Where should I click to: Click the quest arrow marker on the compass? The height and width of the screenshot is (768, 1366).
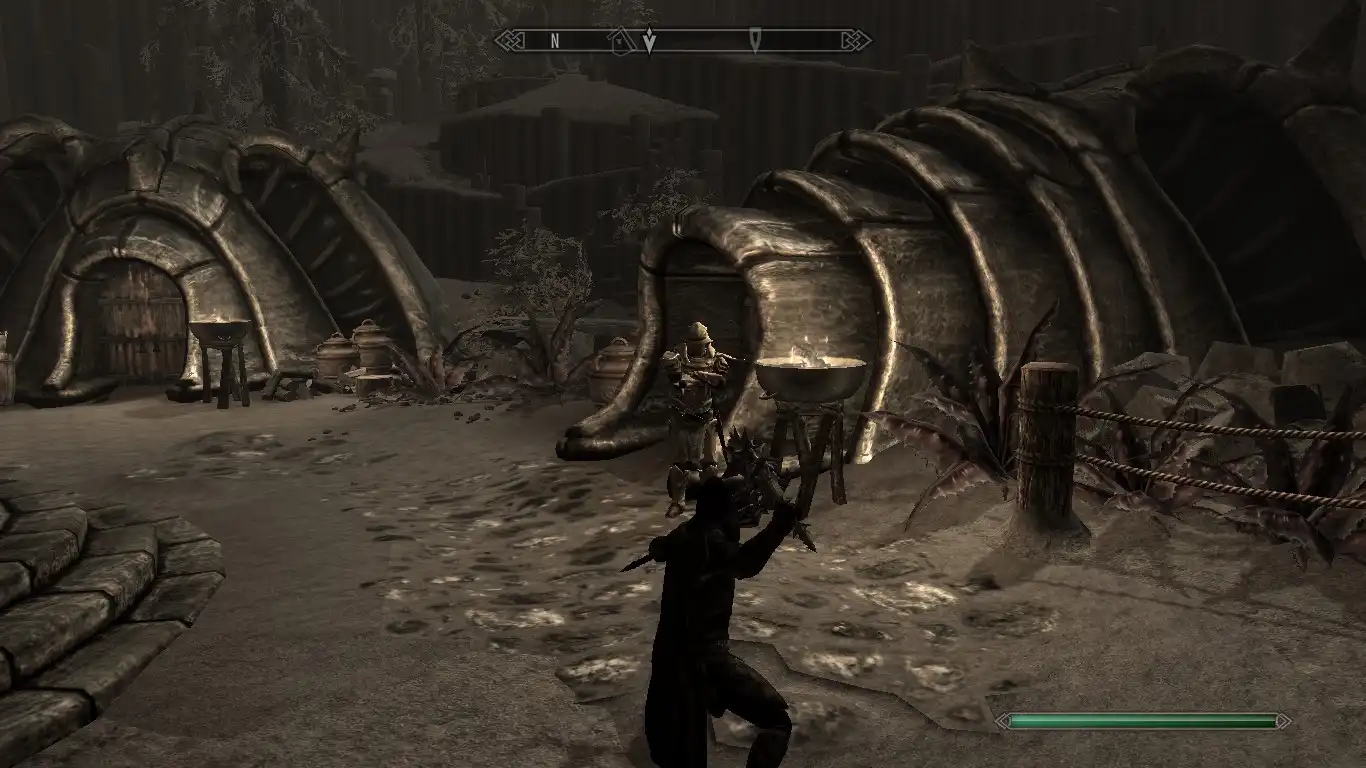click(649, 41)
